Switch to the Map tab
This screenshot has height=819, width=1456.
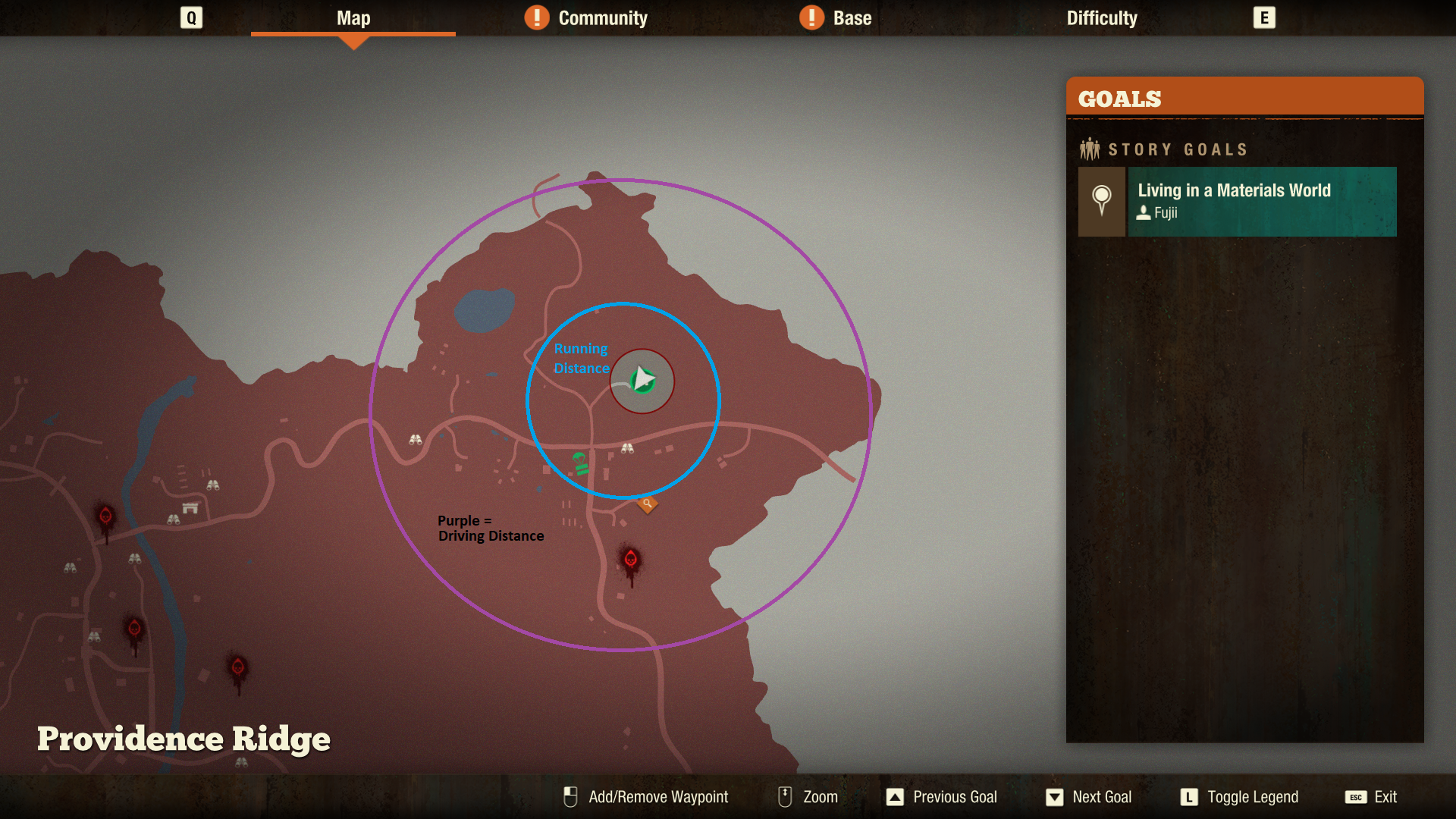353,17
